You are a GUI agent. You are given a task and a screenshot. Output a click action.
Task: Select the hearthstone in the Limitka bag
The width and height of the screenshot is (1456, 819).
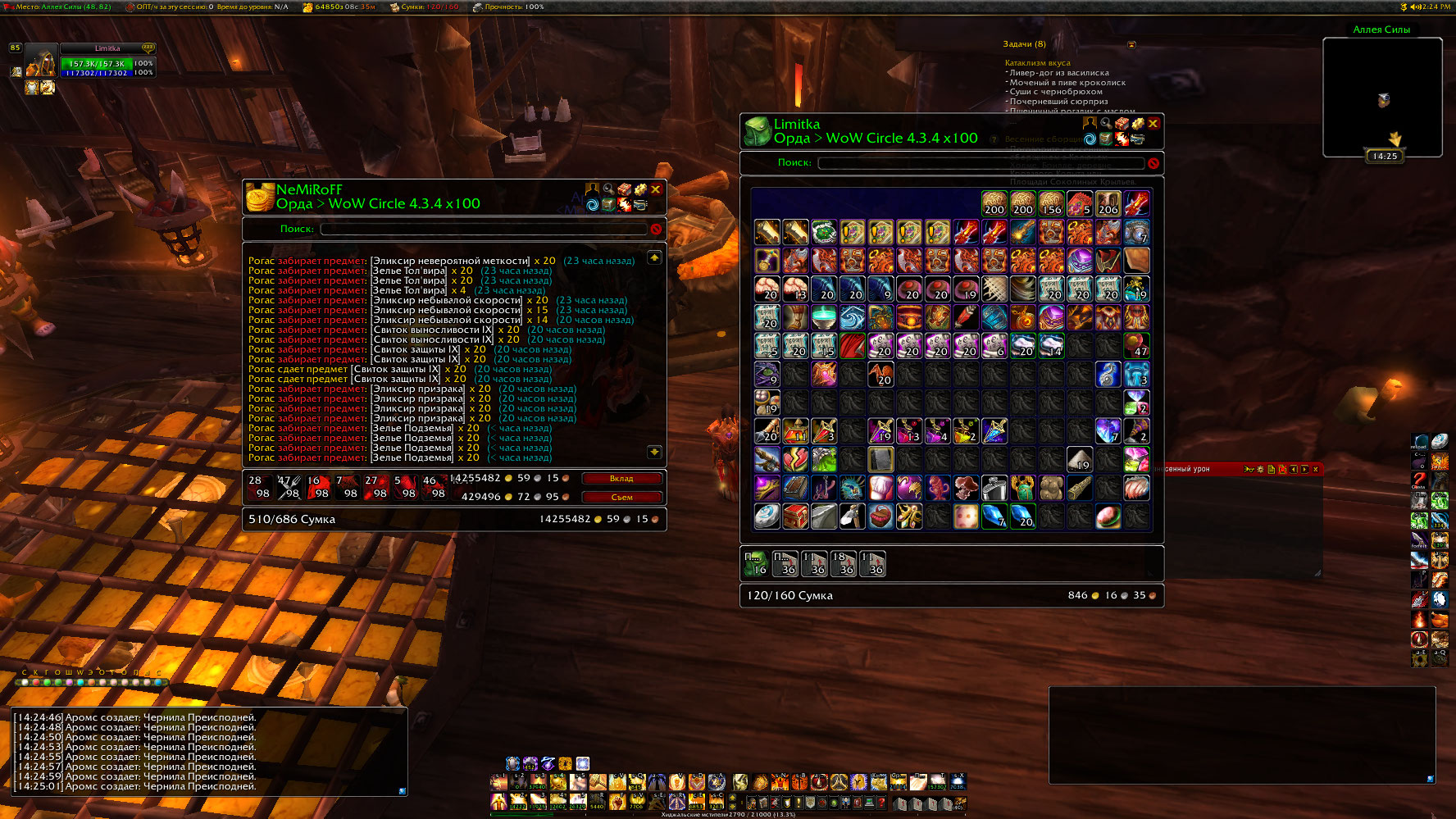coord(767,516)
